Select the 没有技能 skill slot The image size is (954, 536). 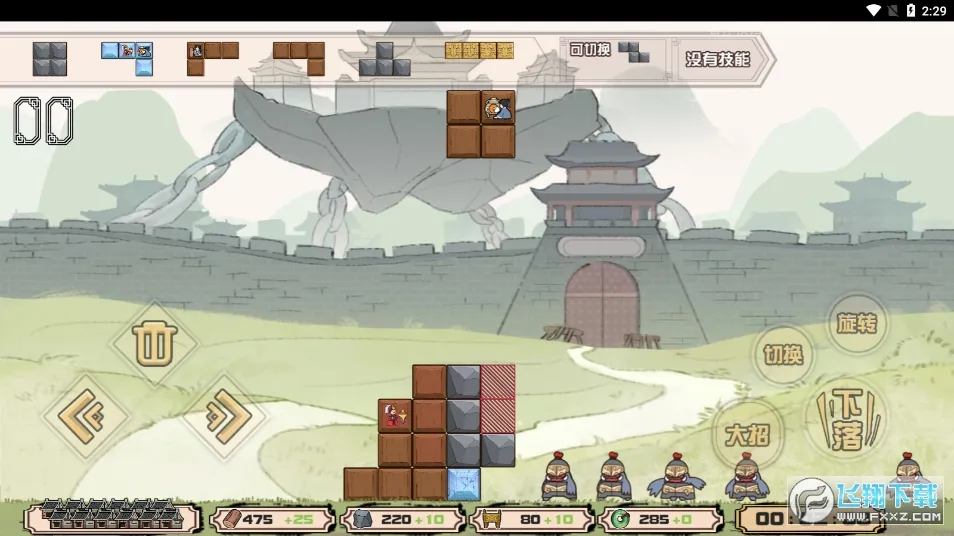(718, 59)
